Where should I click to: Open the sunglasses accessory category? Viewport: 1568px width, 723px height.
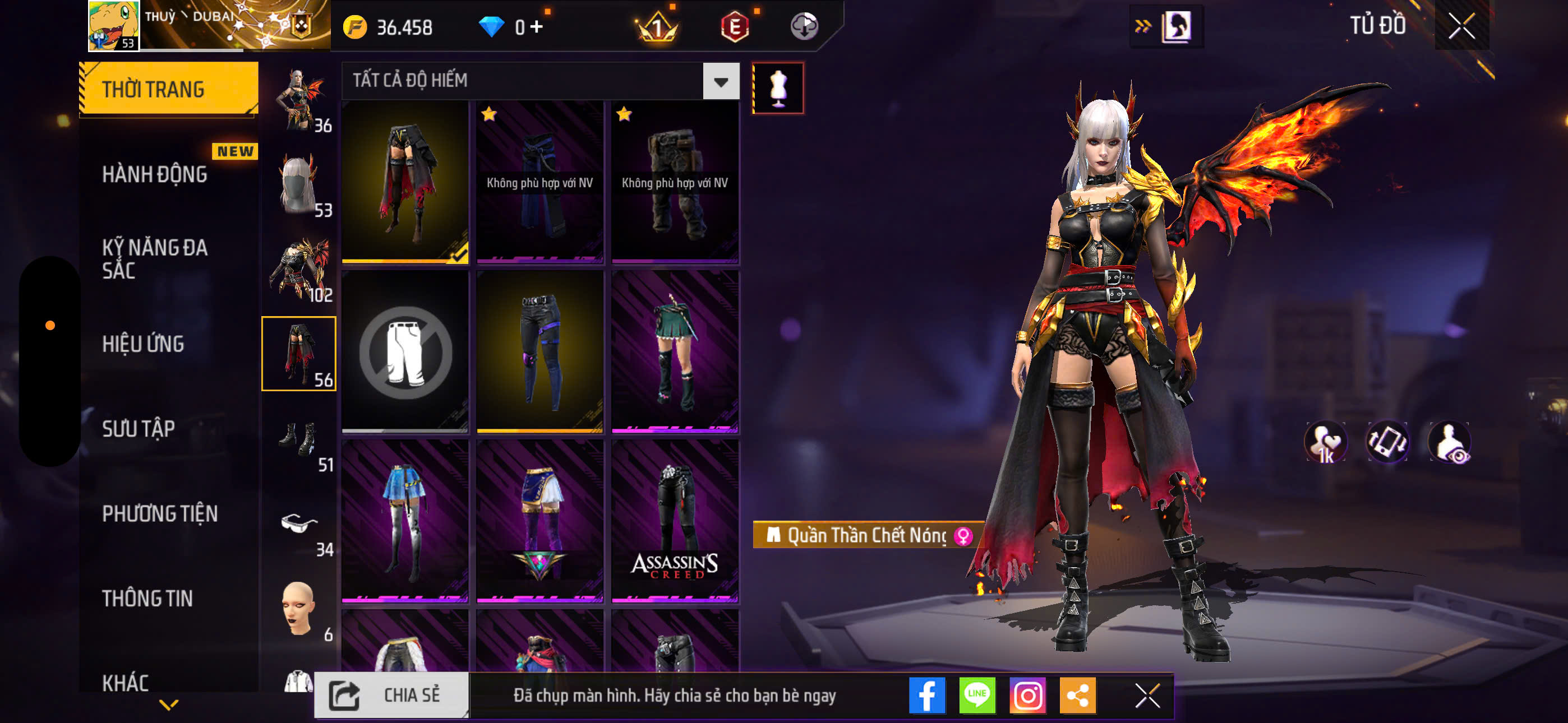pos(299,523)
